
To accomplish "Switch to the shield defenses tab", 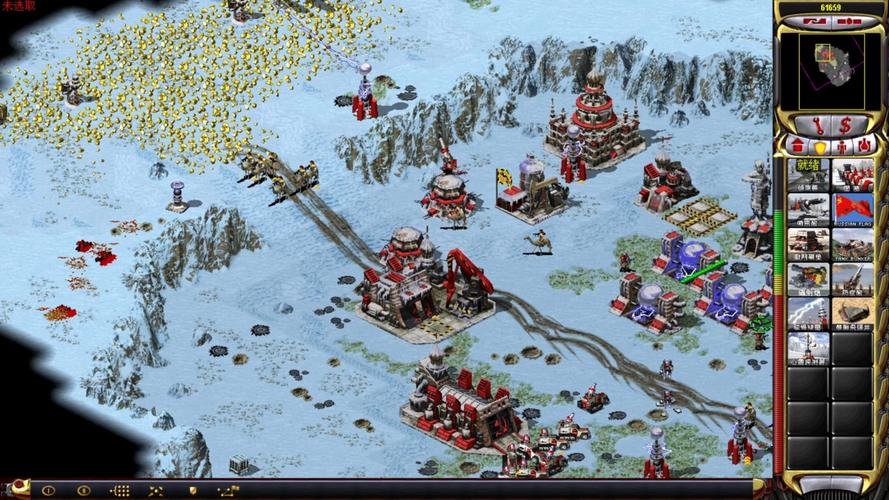I will (x=819, y=147).
